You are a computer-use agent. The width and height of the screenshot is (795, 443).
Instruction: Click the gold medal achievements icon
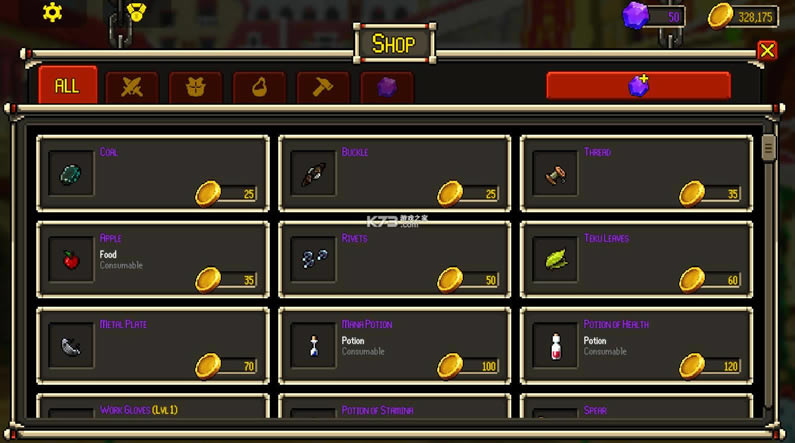[136, 12]
